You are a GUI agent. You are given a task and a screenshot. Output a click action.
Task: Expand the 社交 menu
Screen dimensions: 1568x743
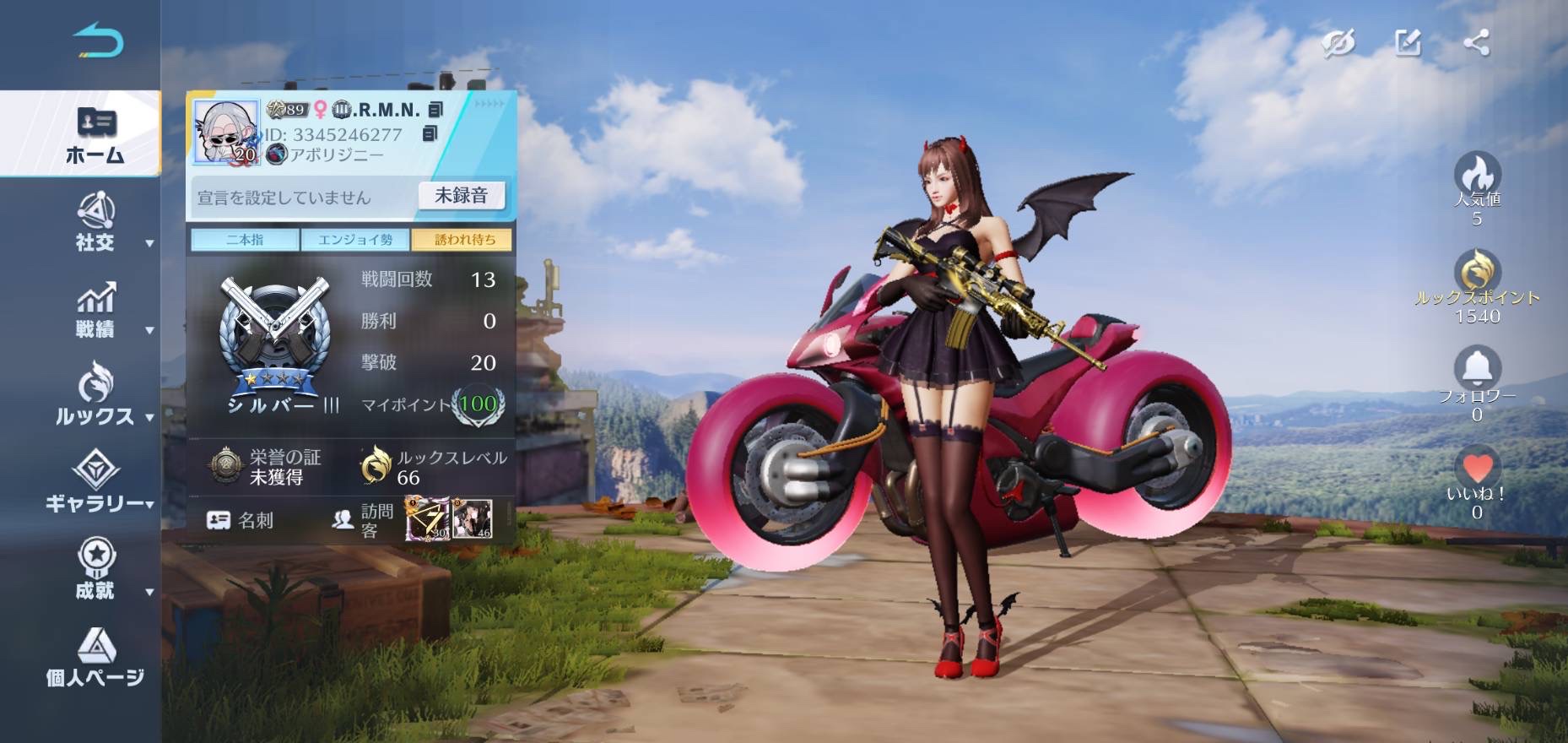pos(96,223)
